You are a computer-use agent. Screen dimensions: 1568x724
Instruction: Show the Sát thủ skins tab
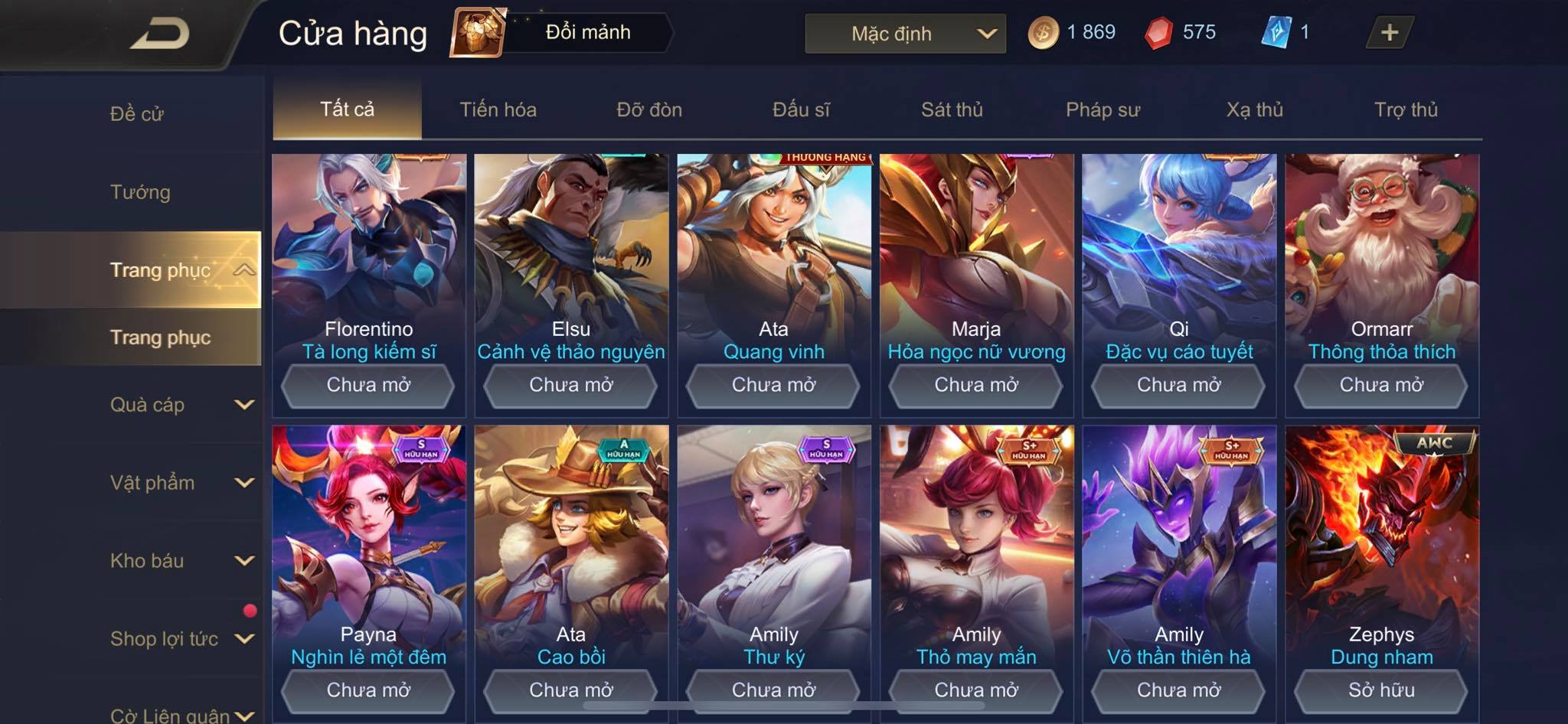point(952,109)
